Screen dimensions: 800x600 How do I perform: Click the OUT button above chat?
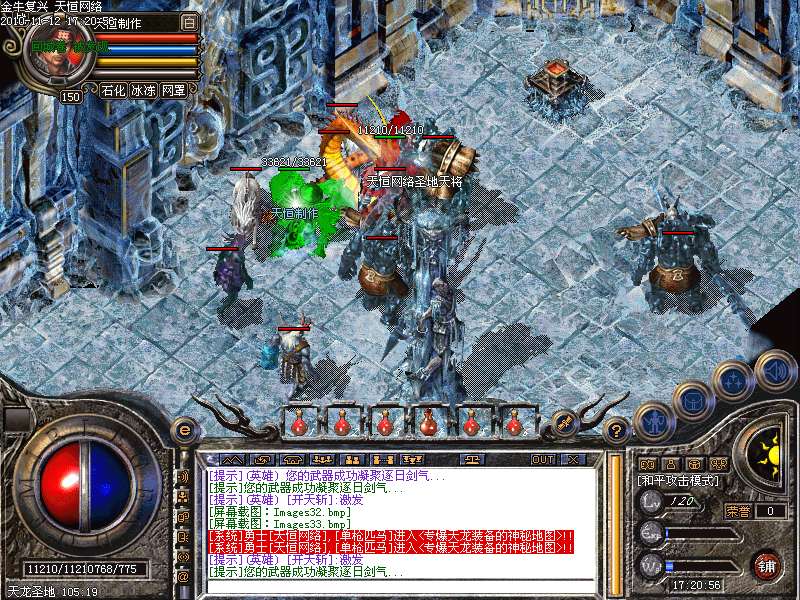[542, 459]
